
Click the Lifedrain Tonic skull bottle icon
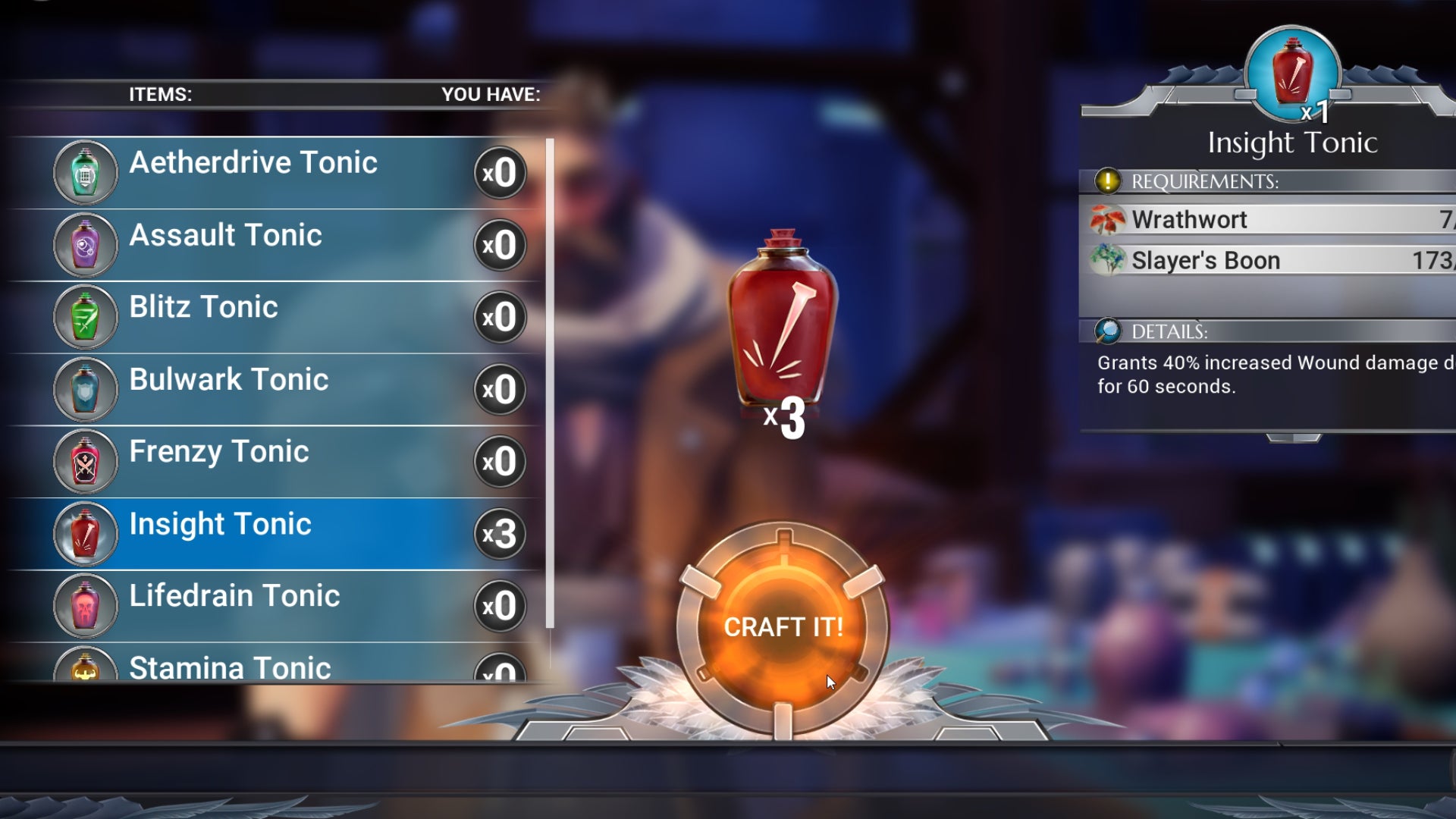[x=85, y=605]
